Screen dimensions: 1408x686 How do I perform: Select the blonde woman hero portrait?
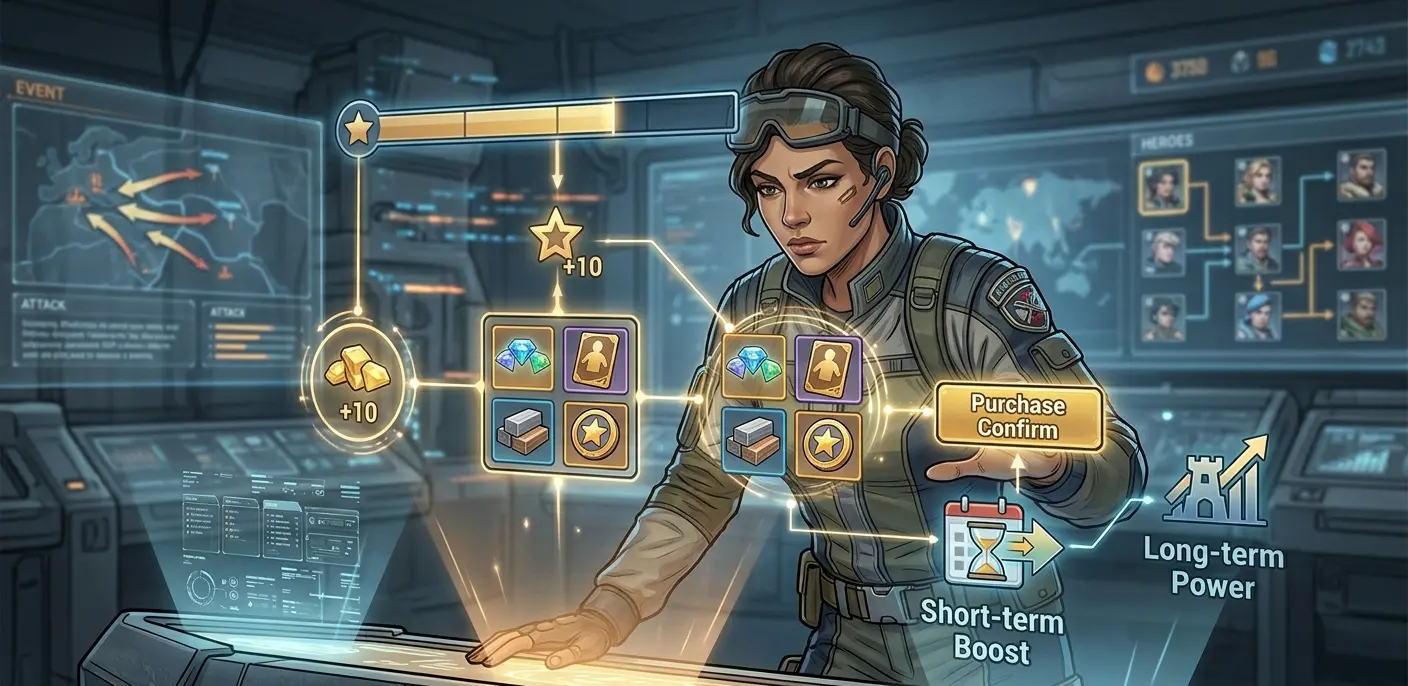pyautogui.click(x=1258, y=181)
